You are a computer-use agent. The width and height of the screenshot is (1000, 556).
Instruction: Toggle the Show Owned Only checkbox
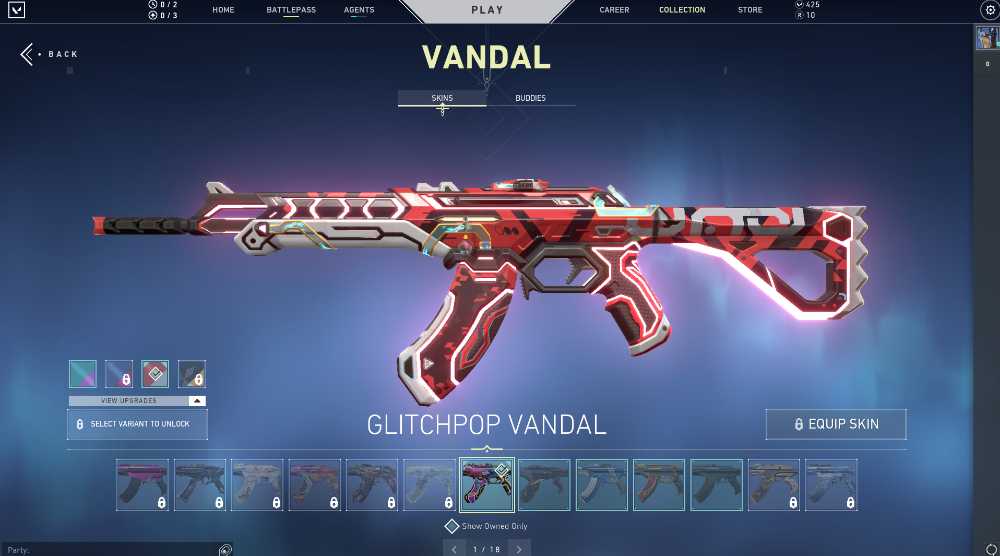(452, 526)
